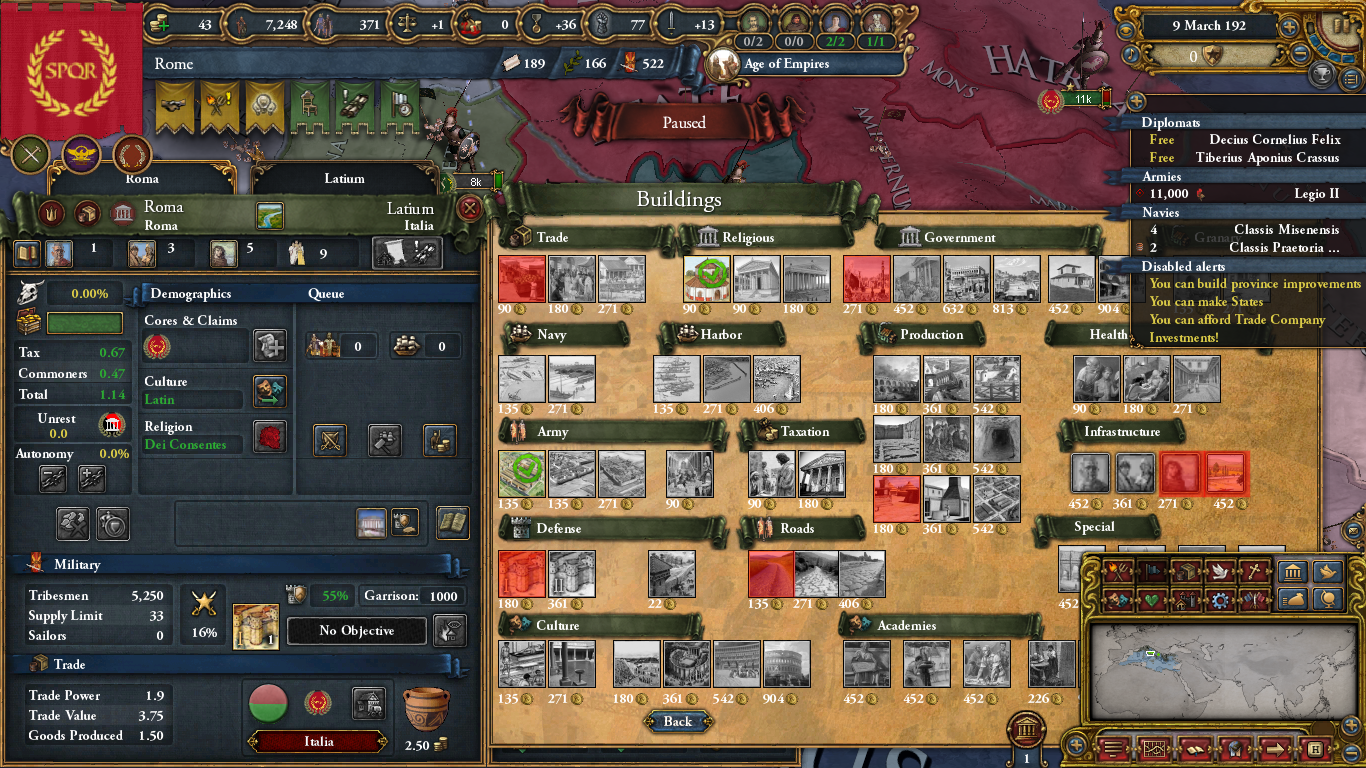Click the Paused banner to resume the game

pos(682,122)
